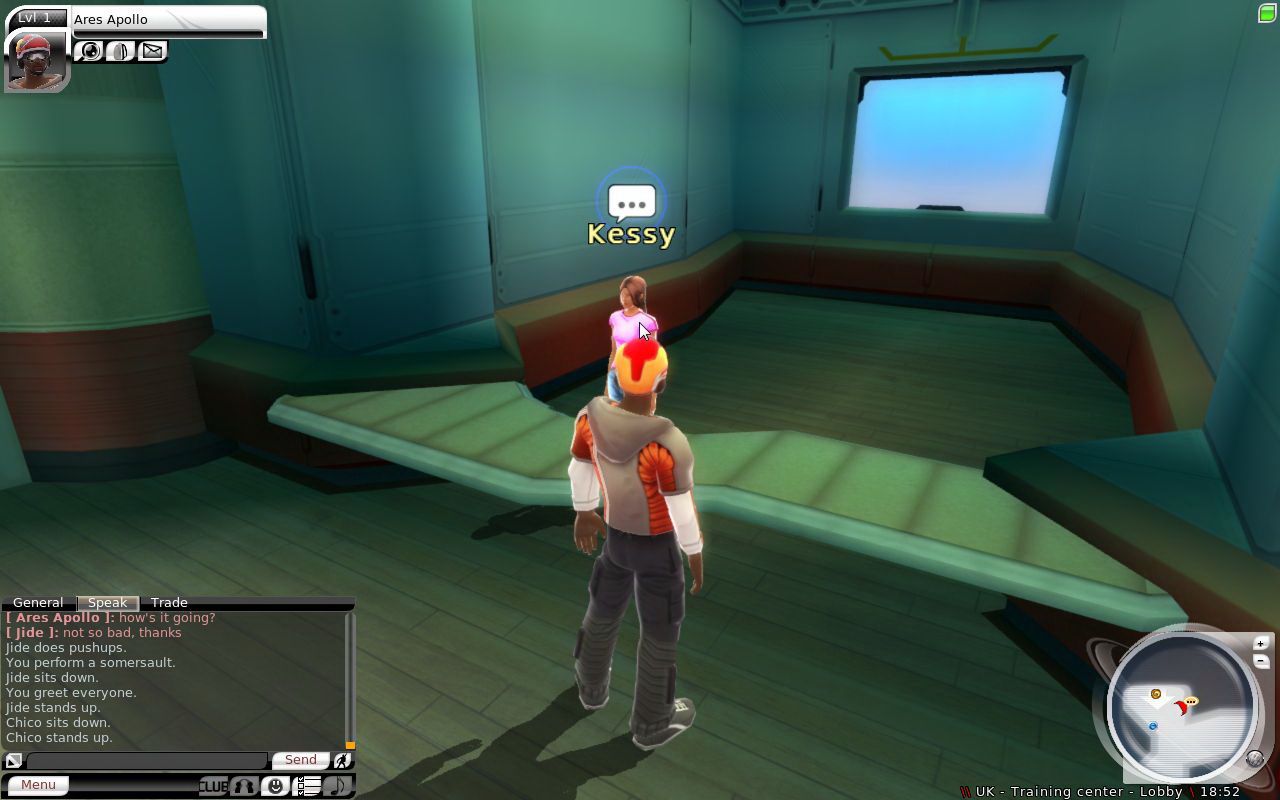Show the friends list icon
The height and width of the screenshot is (800, 1280).
point(244,786)
